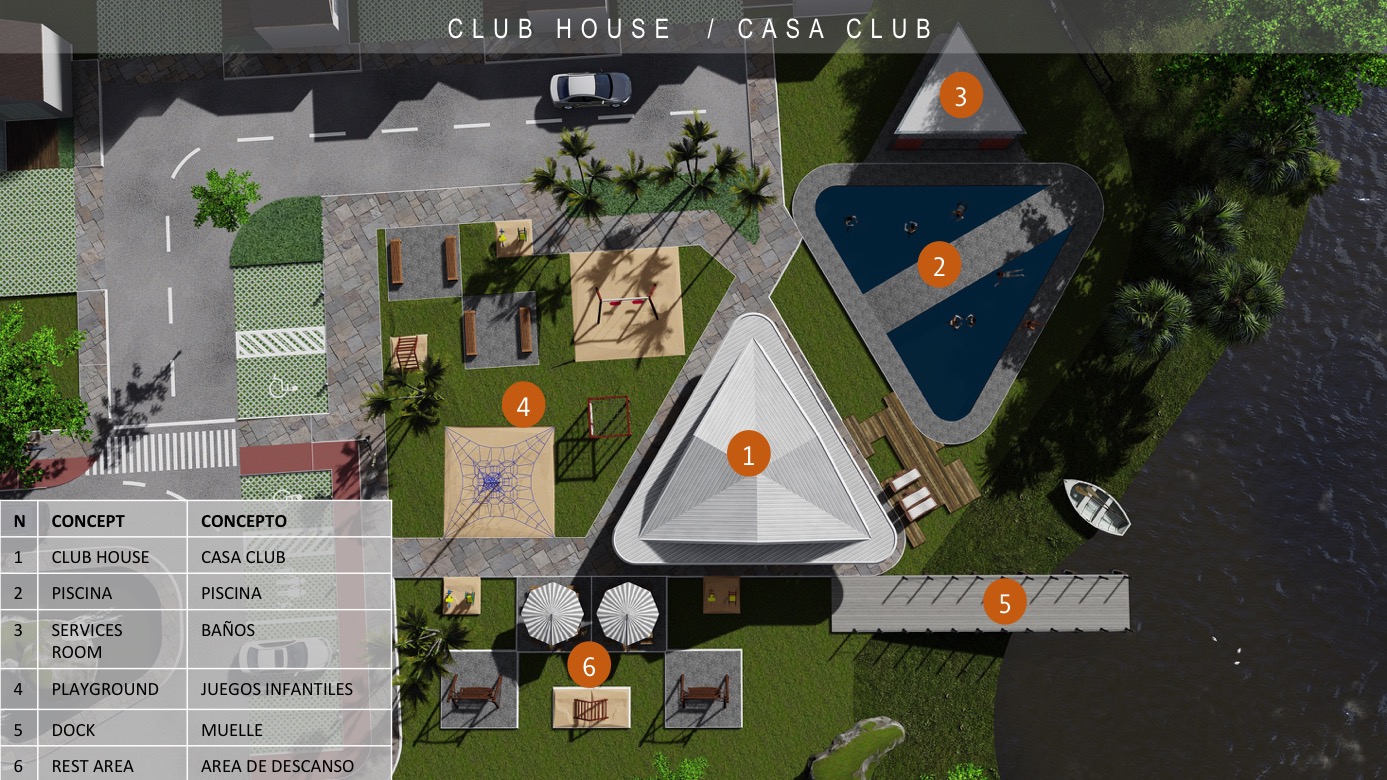The height and width of the screenshot is (780, 1387).
Task: Click the orange number 1 marker
Action: (748, 455)
